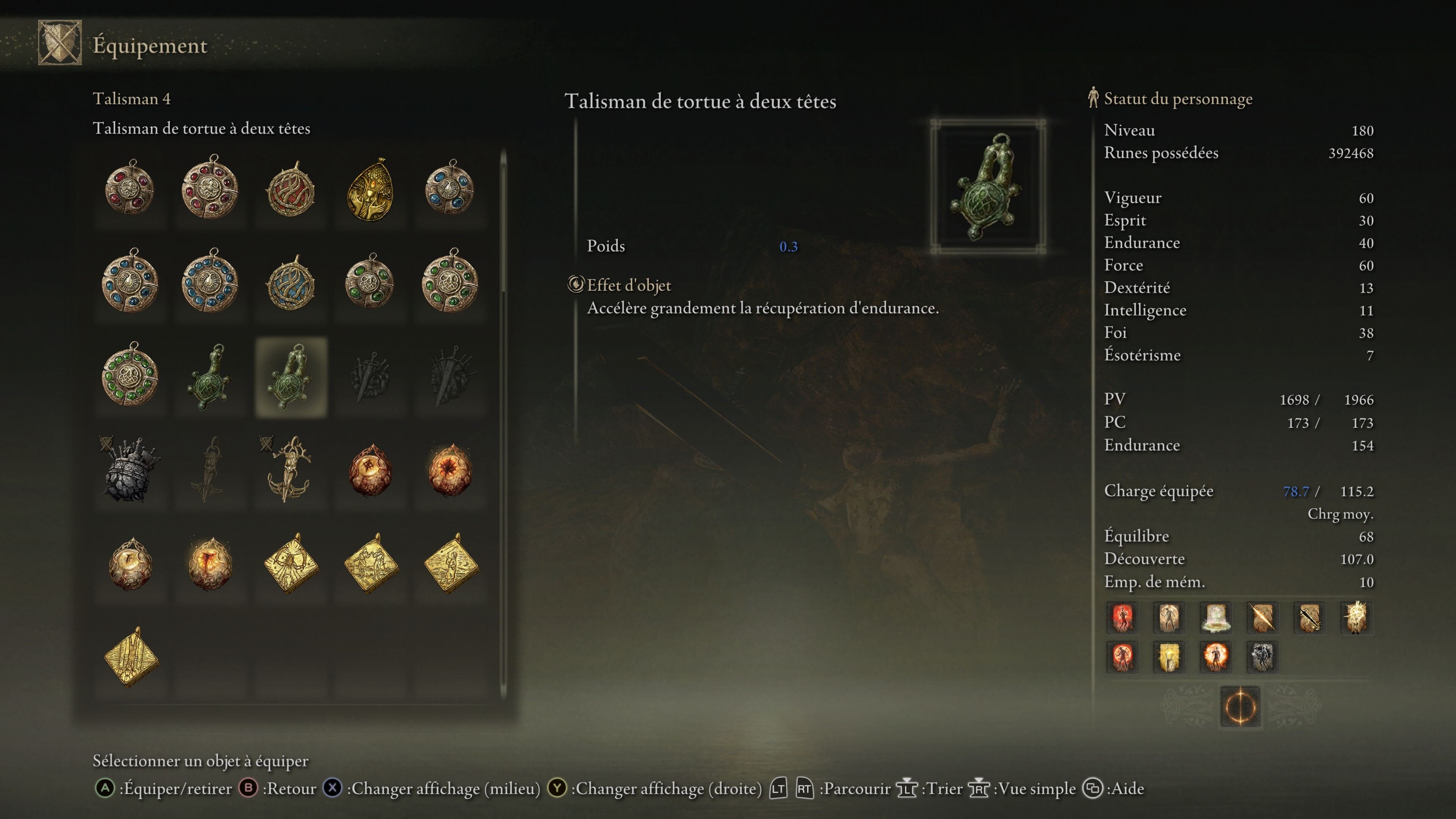The width and height of the screenshot is (1456, 819).
Task: Click the turtle talisman preview image
Action: (x=987, y=187)
